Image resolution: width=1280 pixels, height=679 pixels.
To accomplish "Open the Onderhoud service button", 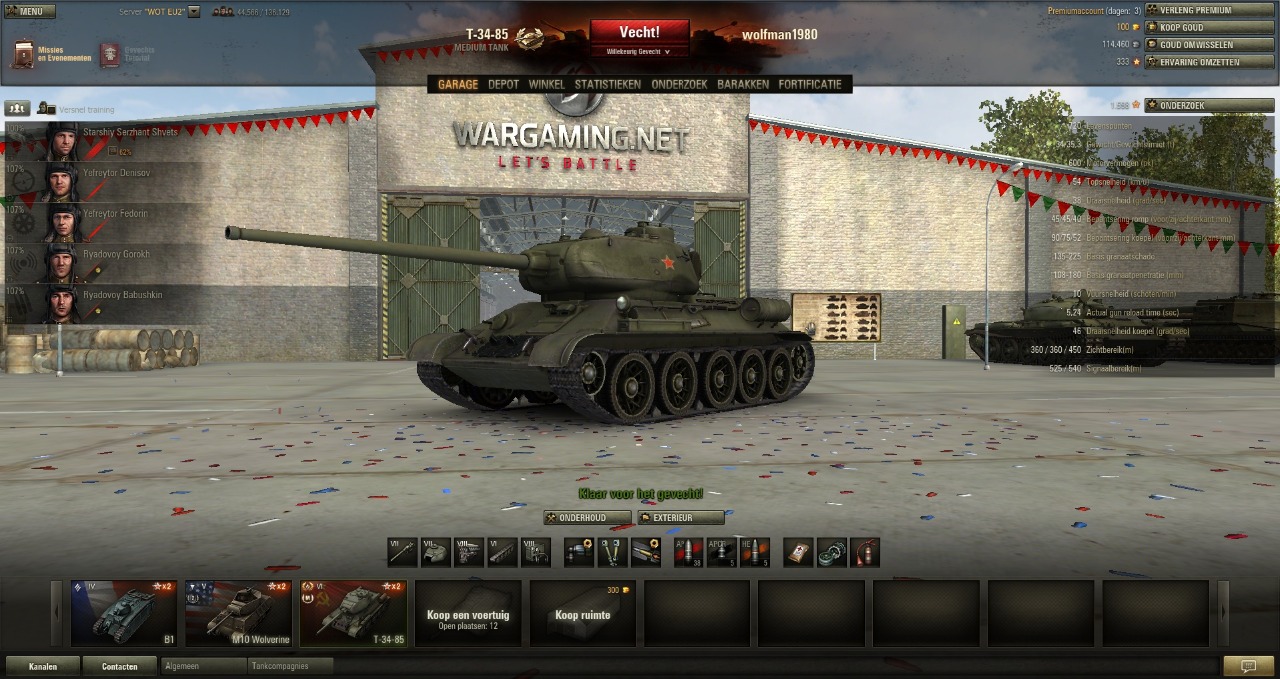I will pyautogui.click(x=588, y=518).
